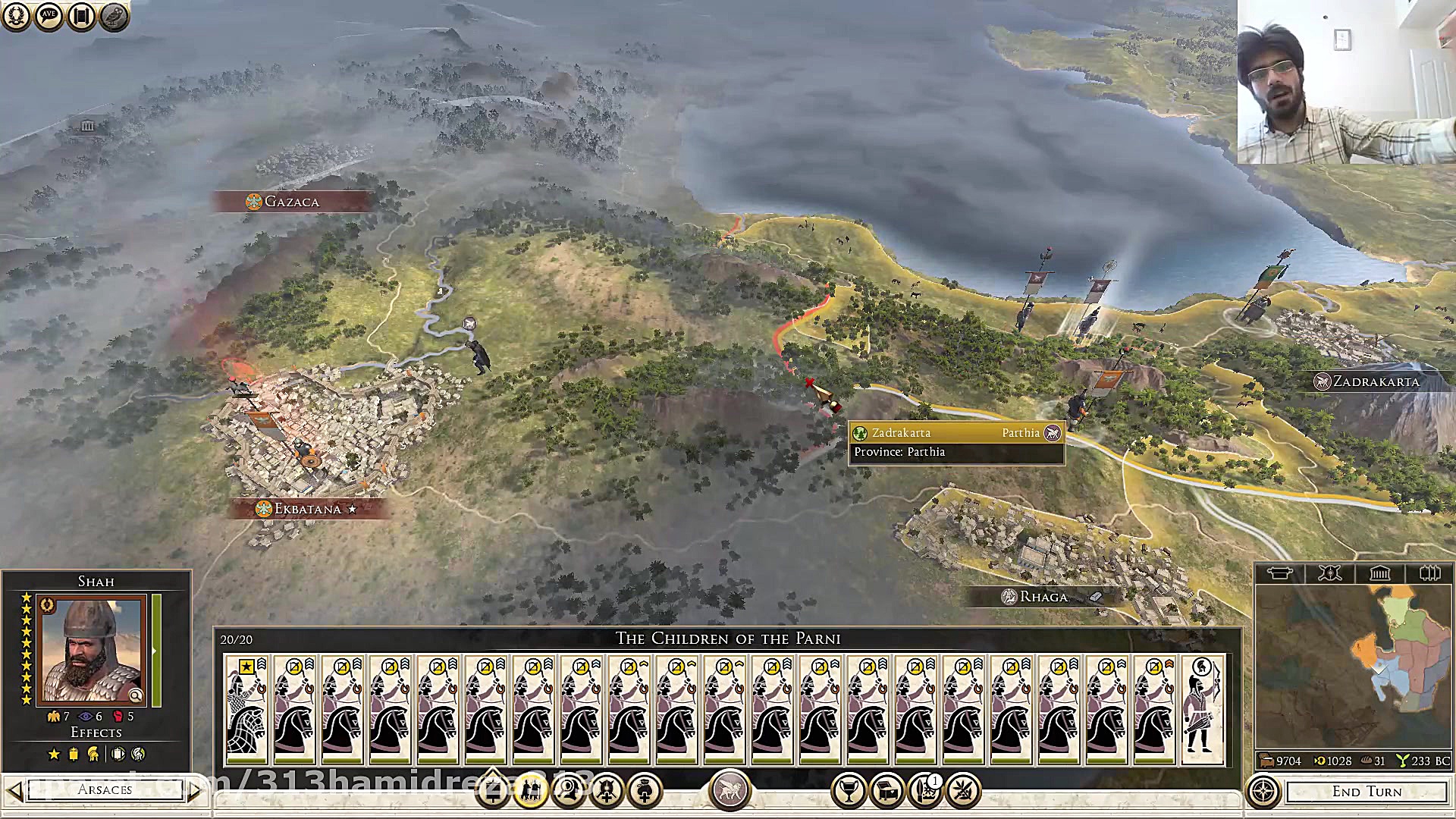This screenshot has height=819, width=1456.
Task: Select the Gazaca settlement label
Action: 292,202
